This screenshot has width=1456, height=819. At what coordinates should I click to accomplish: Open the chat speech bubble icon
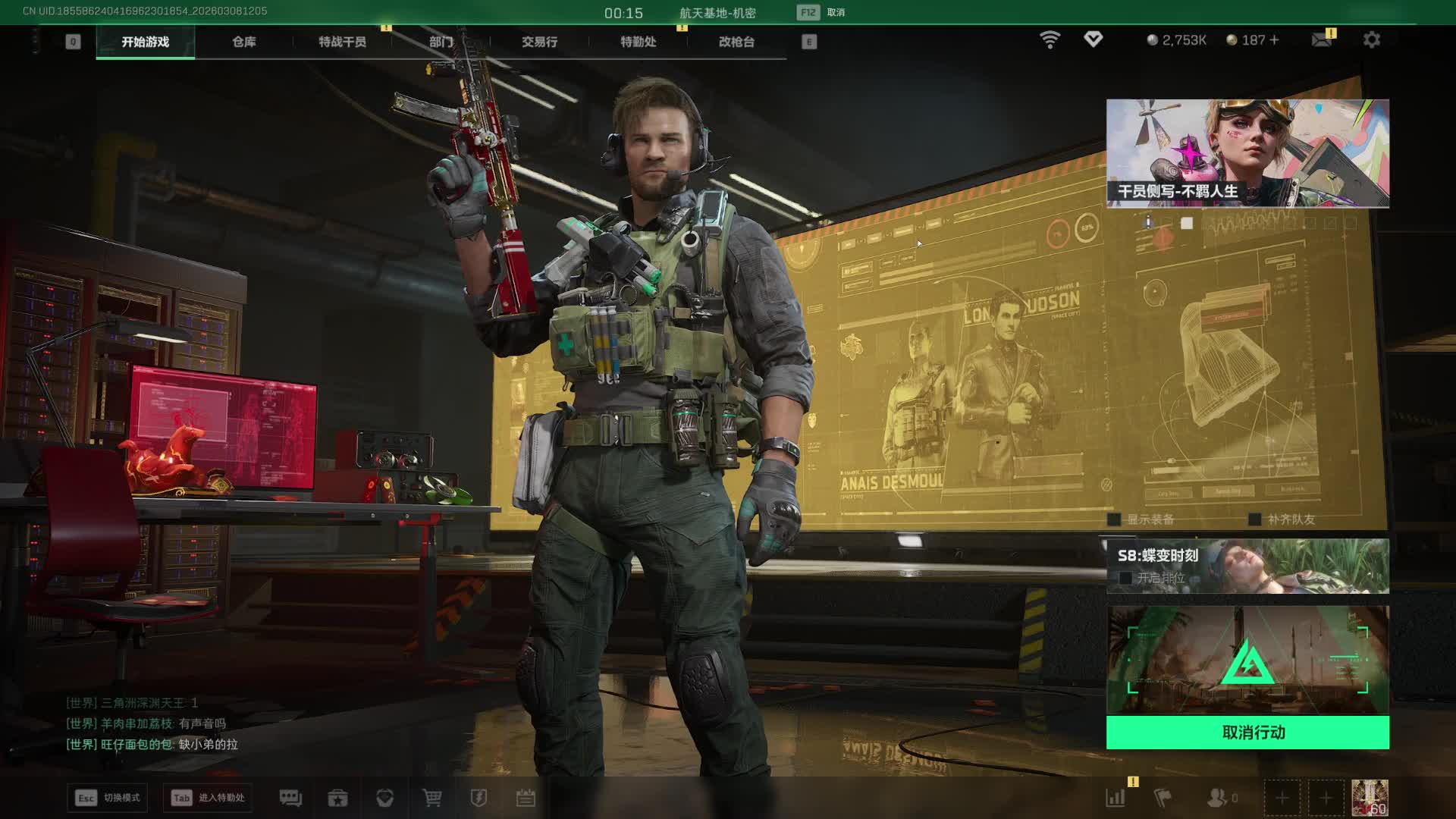[290, 798]
